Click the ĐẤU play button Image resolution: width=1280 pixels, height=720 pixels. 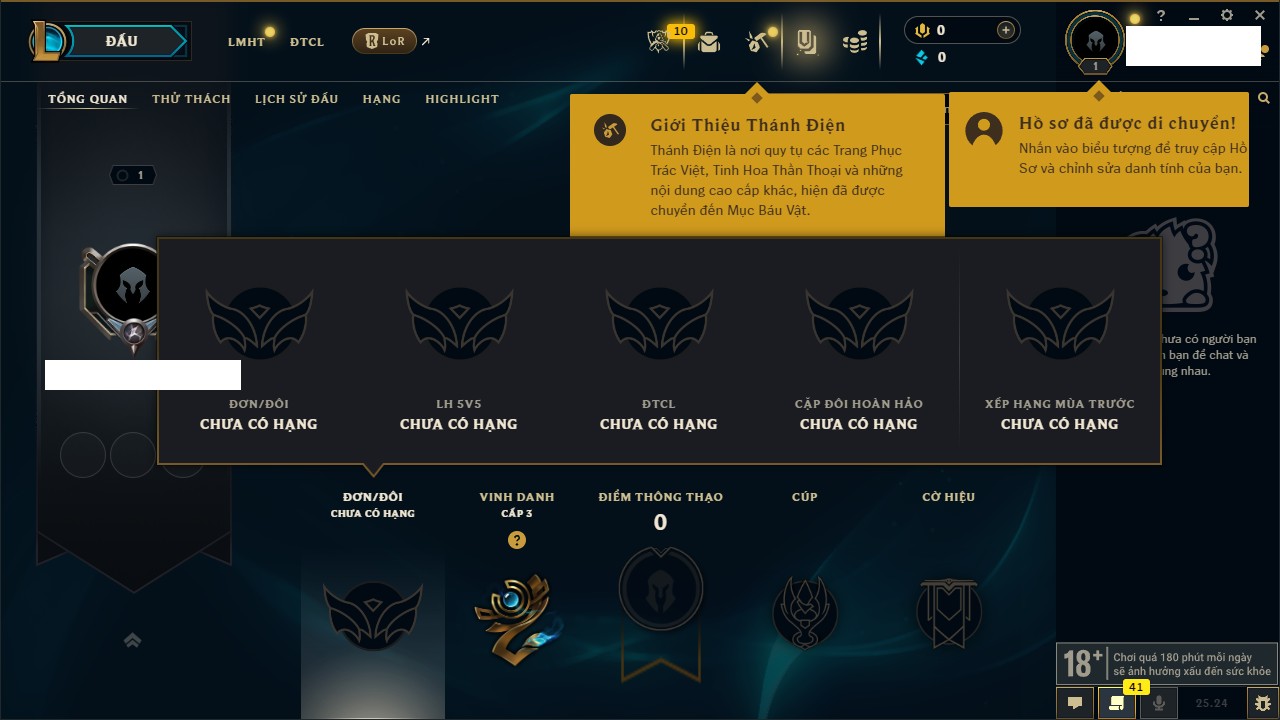121,41
